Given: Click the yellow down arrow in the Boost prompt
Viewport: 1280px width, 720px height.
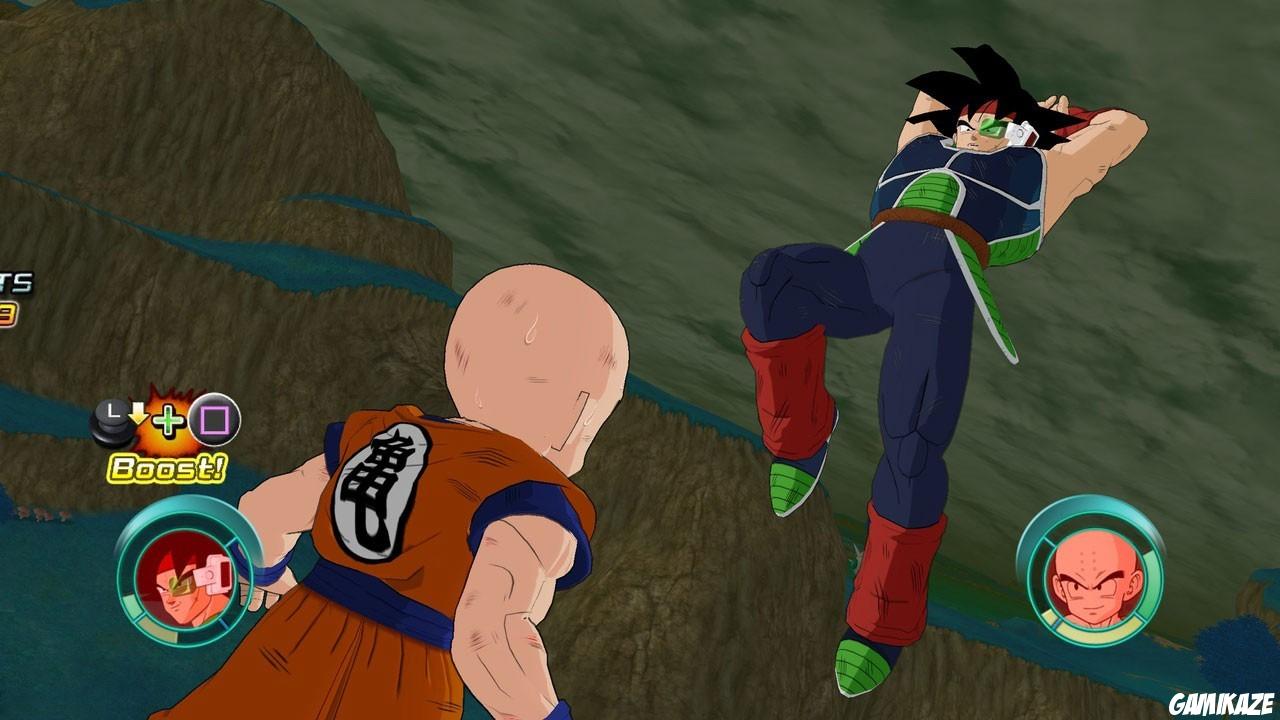Looking at the screenshot, I should click(138, 412).
